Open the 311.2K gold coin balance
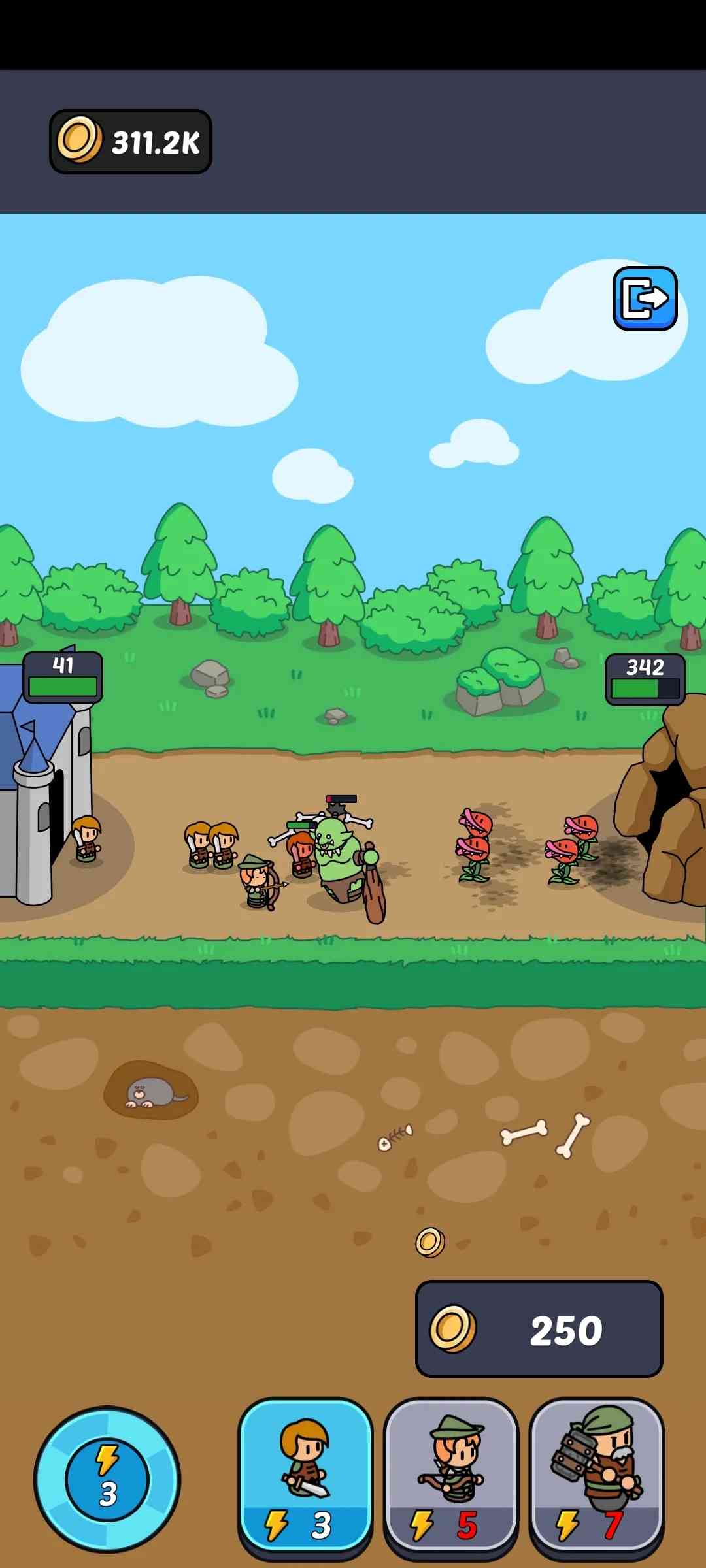Viewport: 706px width, 1568px height. [131, 142]
